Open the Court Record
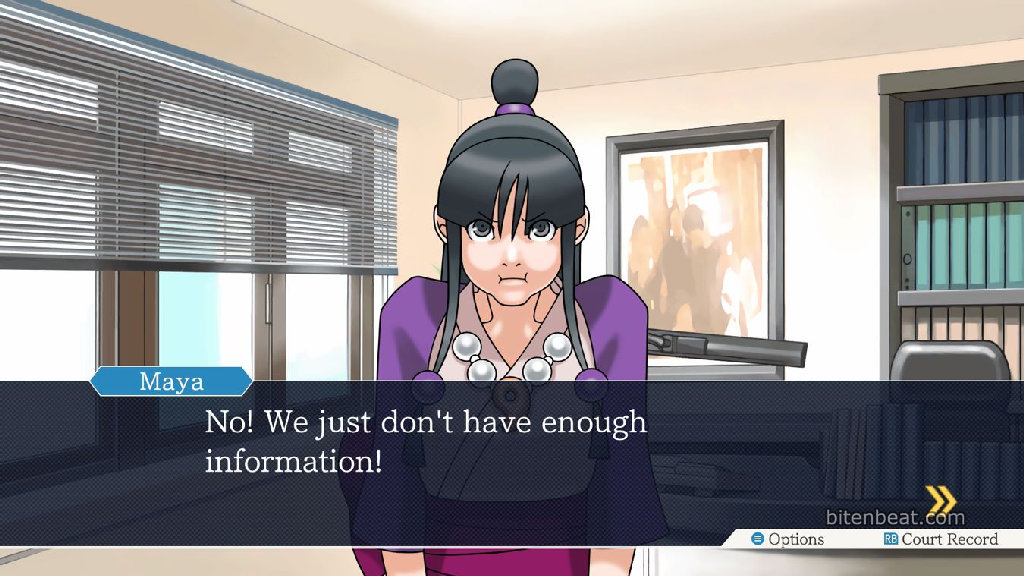The height and width of the screenshot is (576, 1024). tap(940, 539)
